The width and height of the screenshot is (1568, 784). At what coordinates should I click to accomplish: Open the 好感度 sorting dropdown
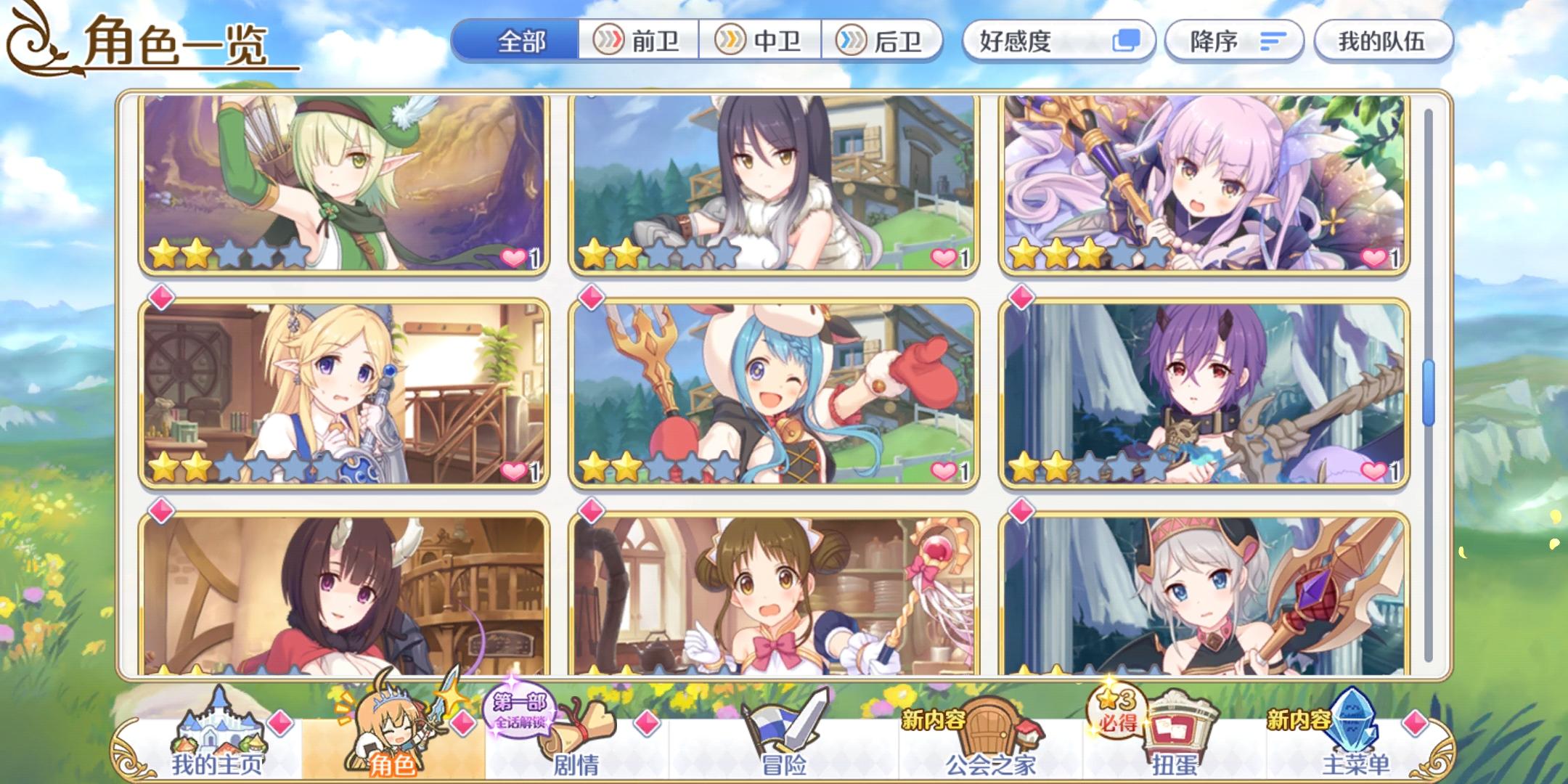[x=1038, y=41]
